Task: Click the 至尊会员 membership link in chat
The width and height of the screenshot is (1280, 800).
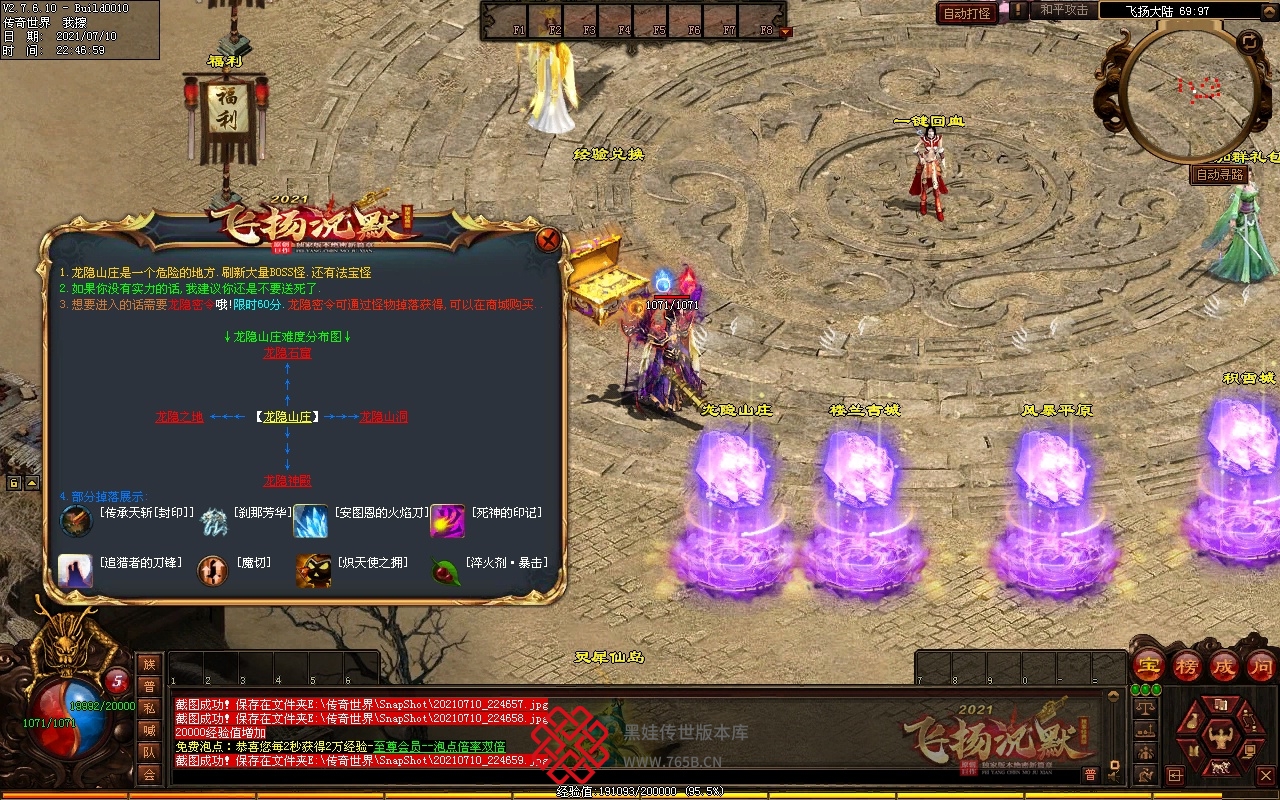Action: point(398,747)
